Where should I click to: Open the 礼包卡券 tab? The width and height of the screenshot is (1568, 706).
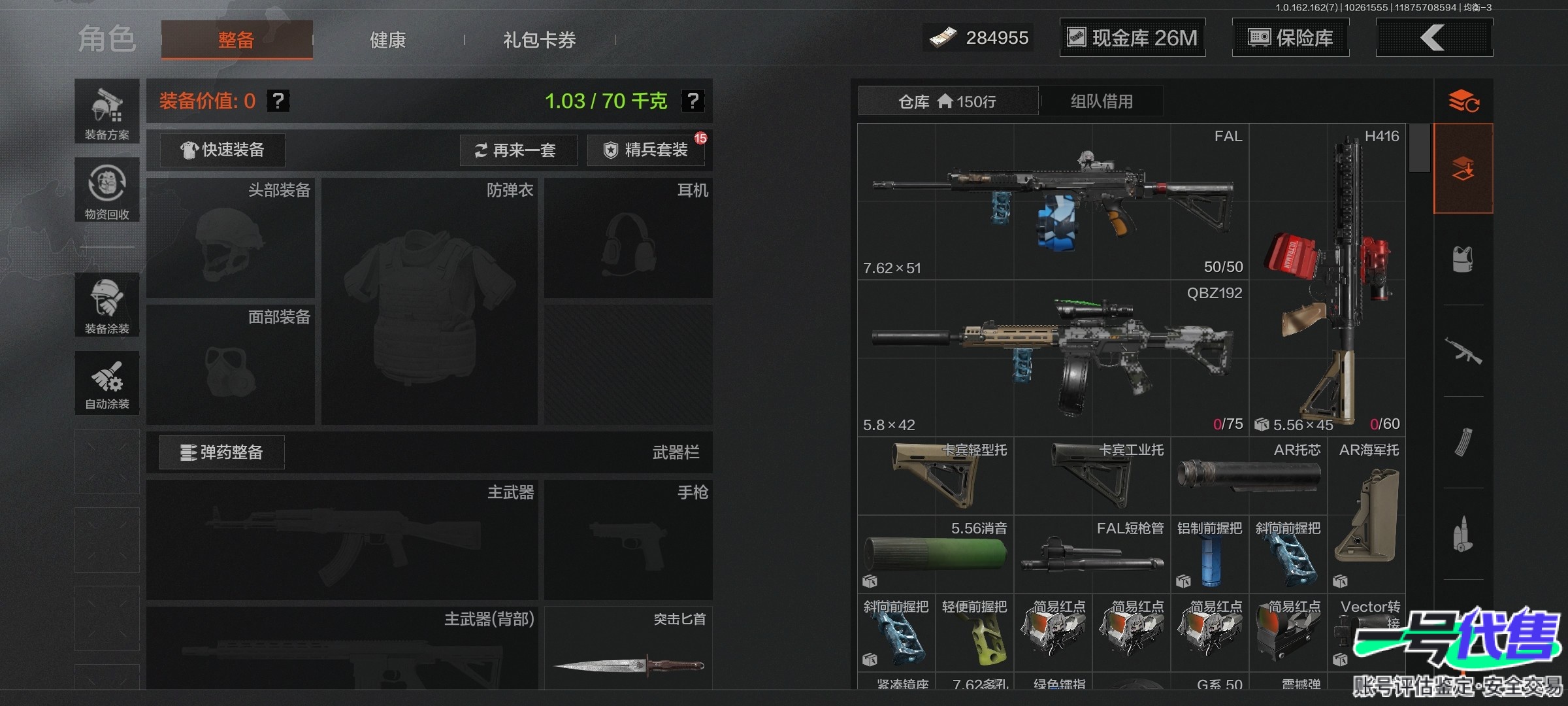click(x=539, y=40)
